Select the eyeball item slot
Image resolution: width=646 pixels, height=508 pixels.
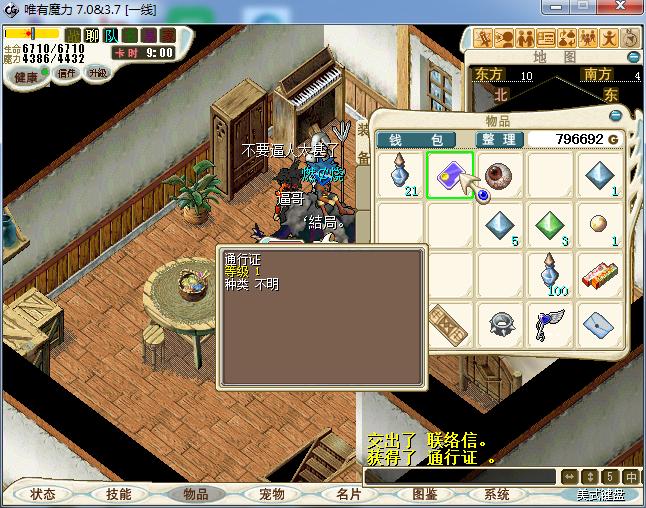(x=498, y=175)
